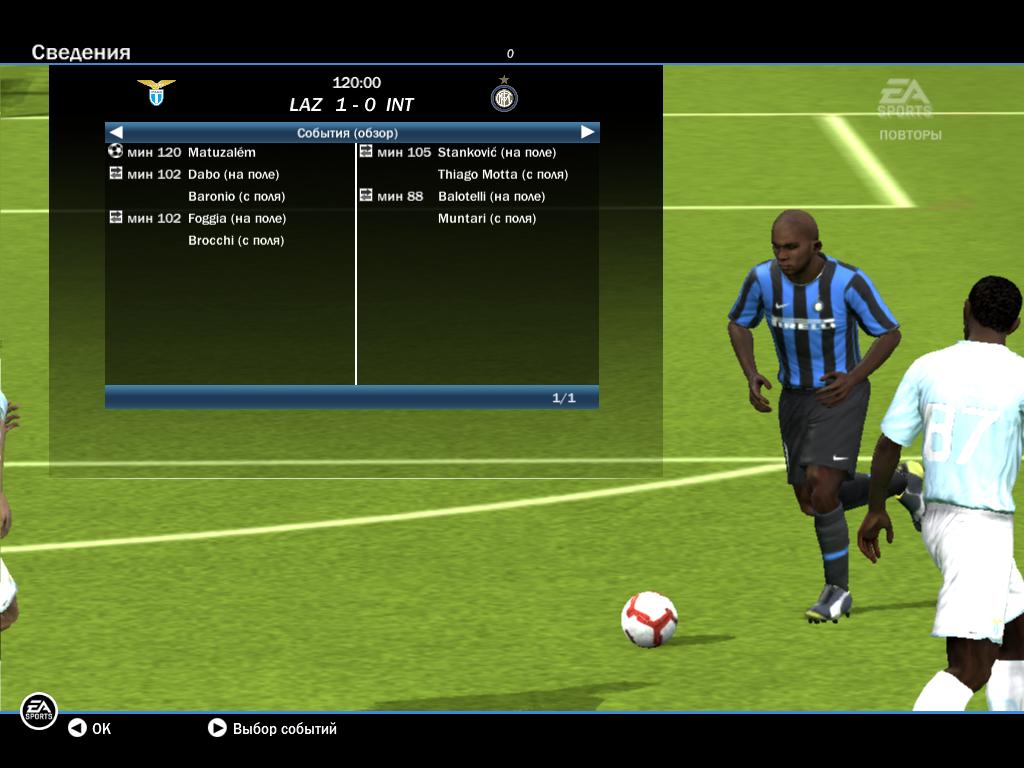Click the left arrow beside События (обзор)
This screenshot has height=768, width=1024.
point(116,132)
